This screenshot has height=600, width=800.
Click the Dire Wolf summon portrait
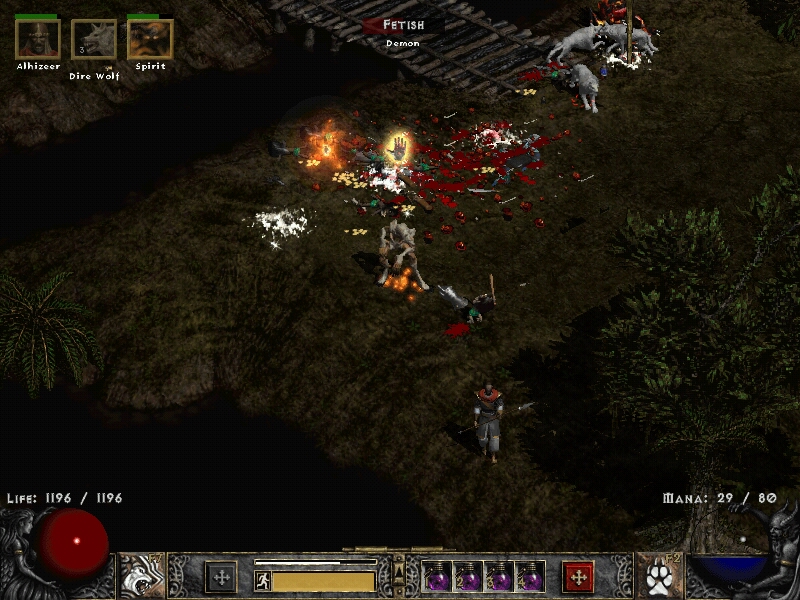(94, 40)
